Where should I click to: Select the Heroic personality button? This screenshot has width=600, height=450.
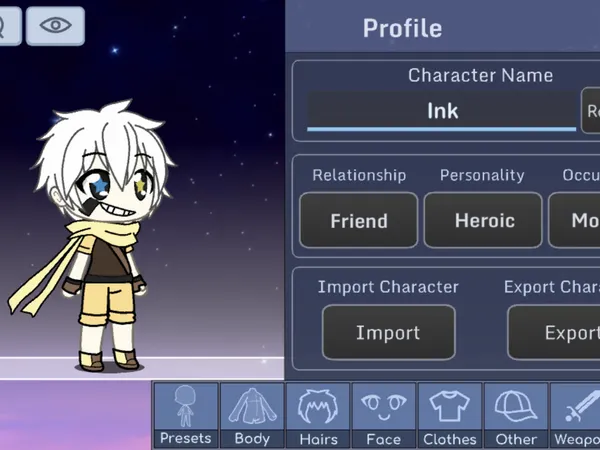484,220
